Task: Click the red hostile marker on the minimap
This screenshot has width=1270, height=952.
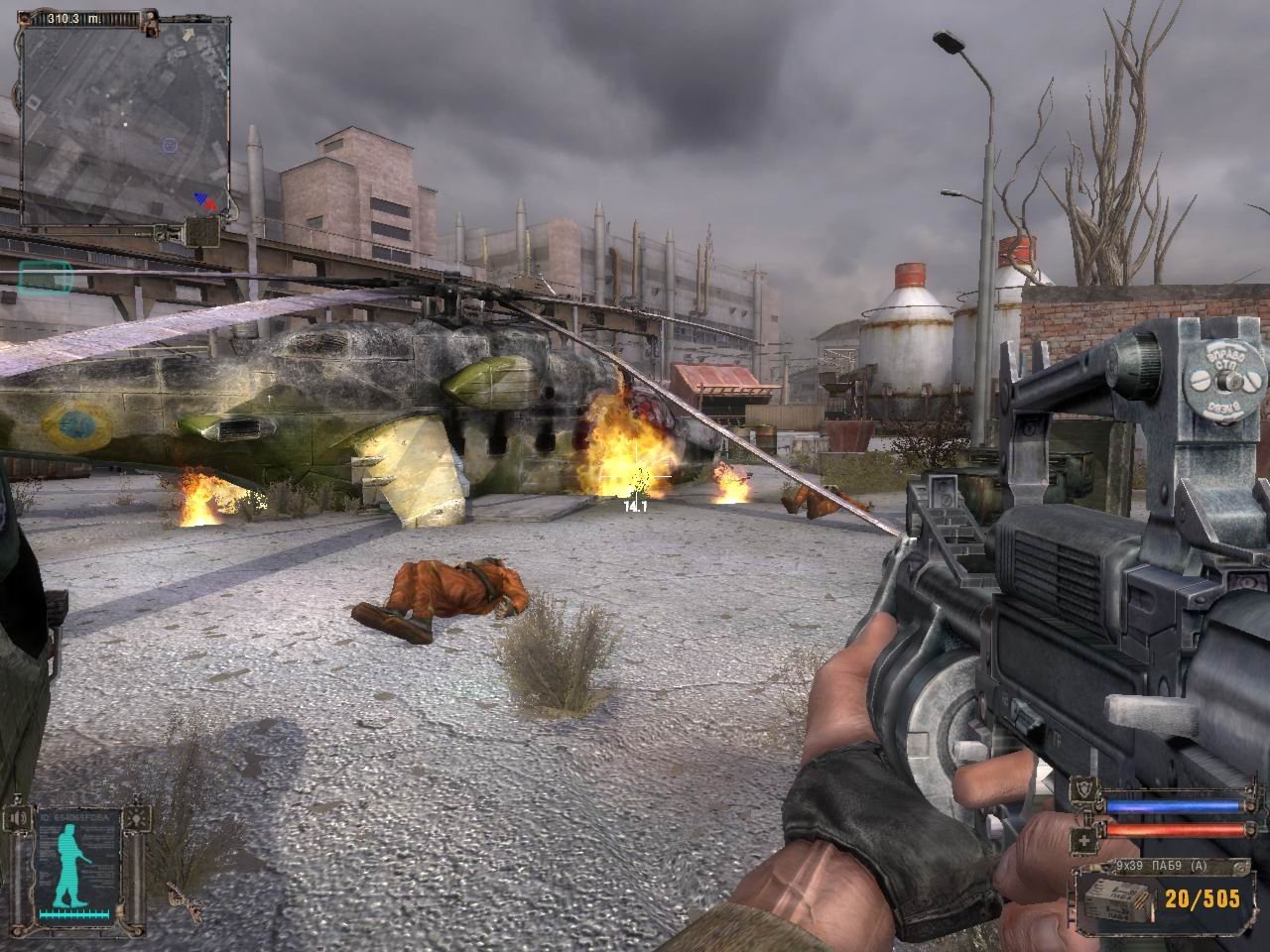Action: [x=209, y=204]
